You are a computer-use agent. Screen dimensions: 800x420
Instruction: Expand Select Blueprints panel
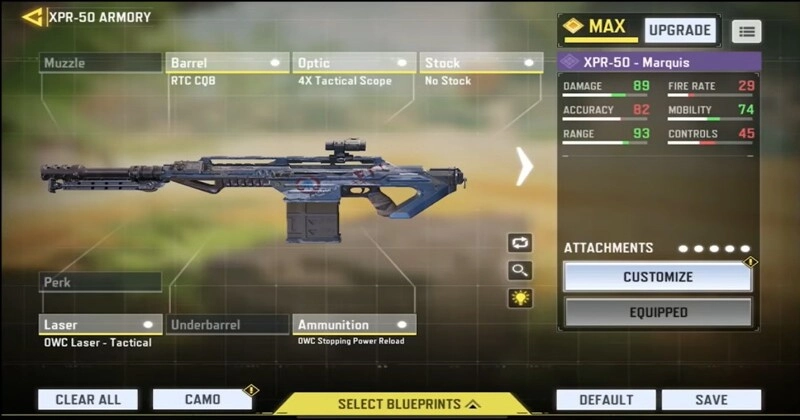401,404
